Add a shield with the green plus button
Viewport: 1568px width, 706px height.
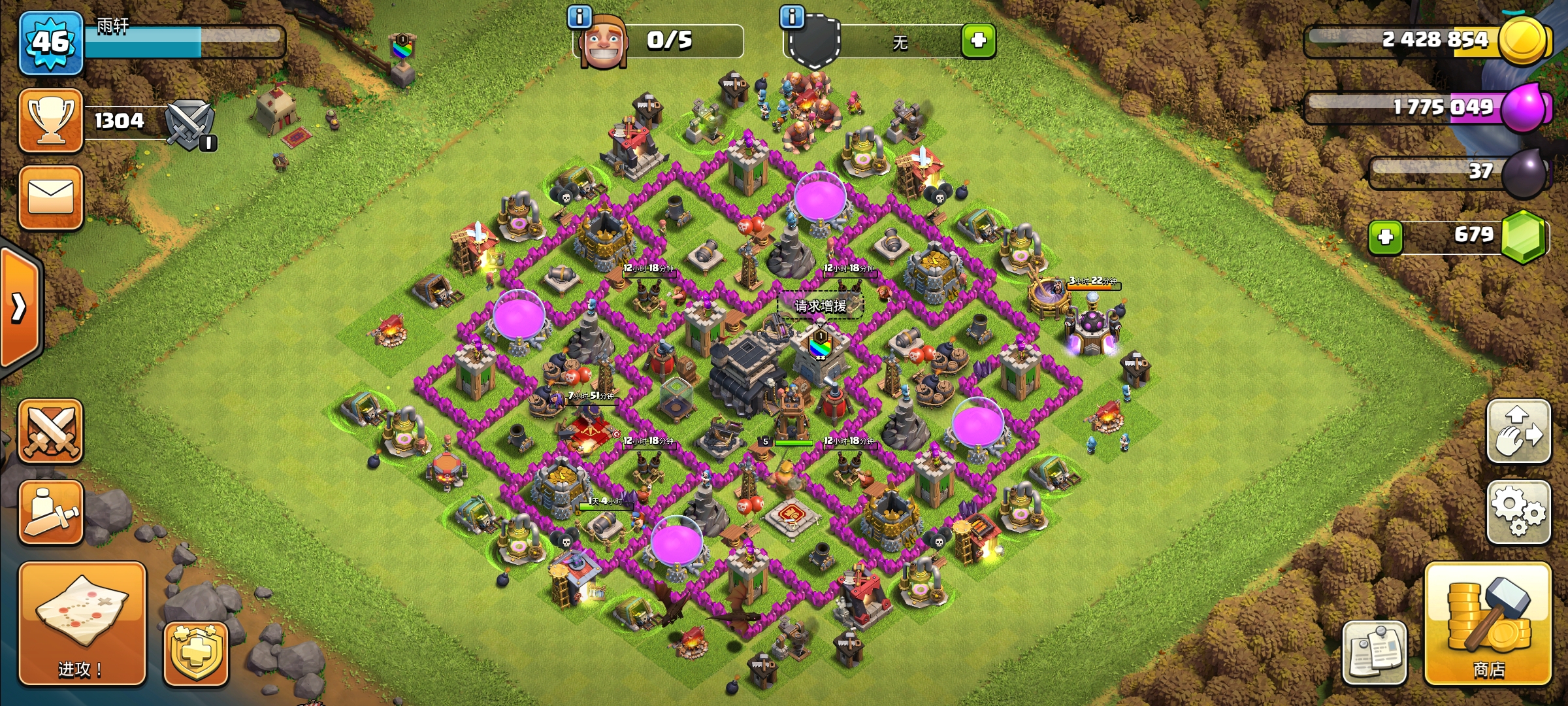coord(978,41)
